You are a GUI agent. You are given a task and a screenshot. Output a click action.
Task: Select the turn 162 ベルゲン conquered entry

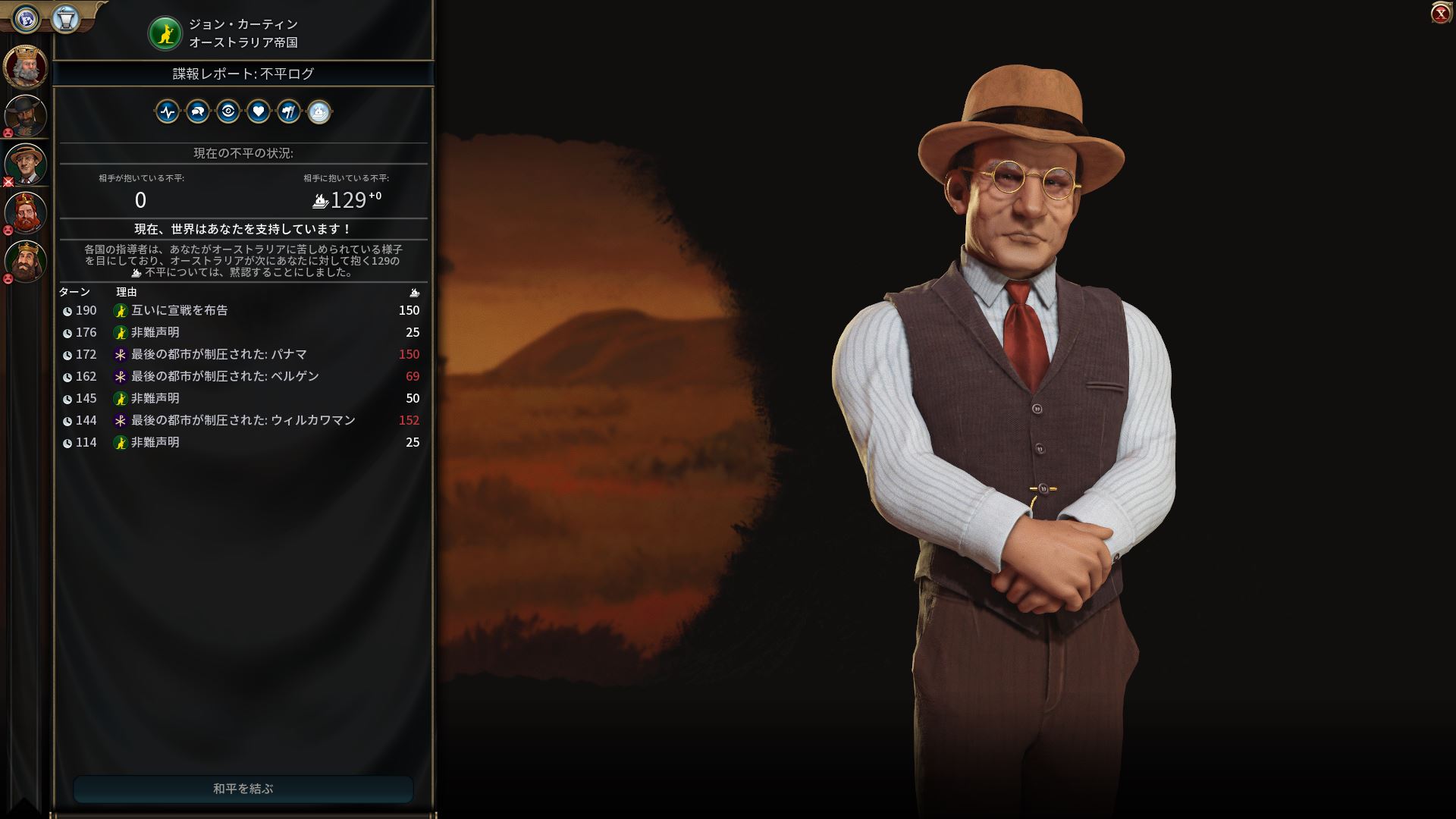click(243, 376)
